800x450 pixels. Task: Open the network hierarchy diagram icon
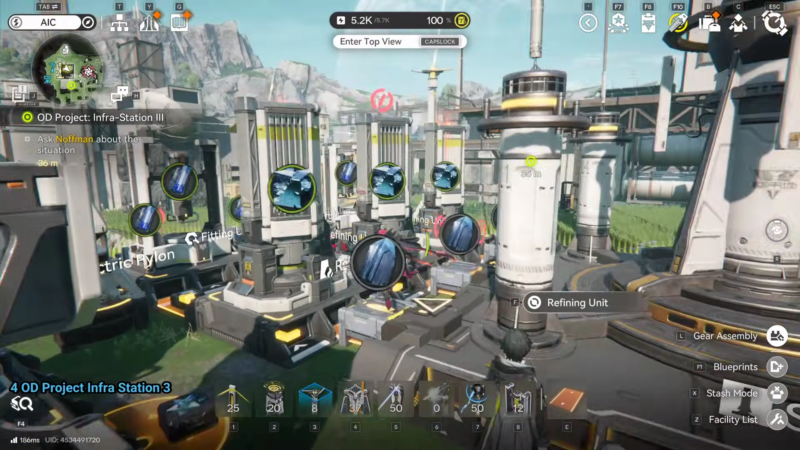click(119, 23)
